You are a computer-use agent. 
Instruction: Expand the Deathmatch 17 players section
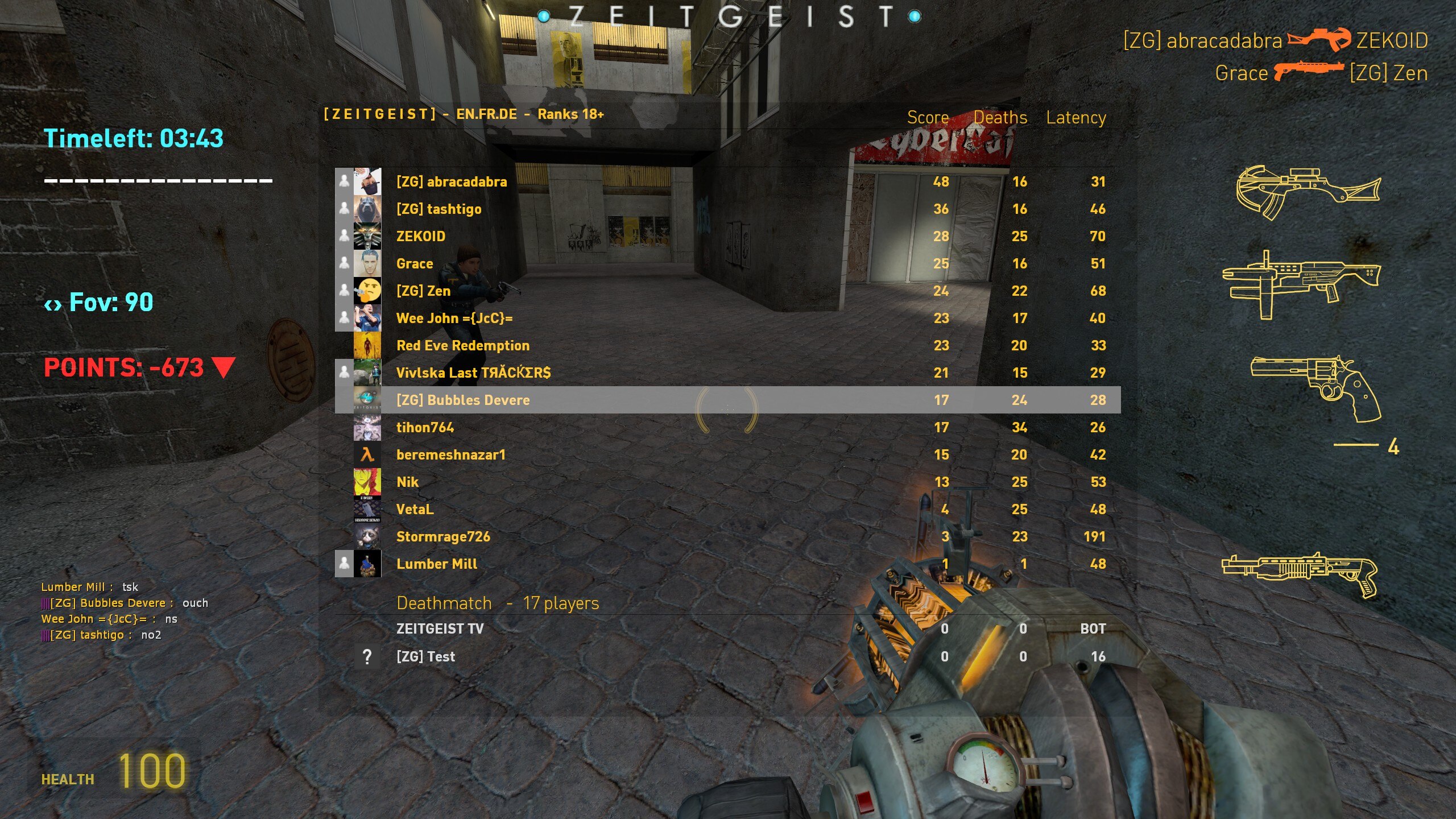497,603
